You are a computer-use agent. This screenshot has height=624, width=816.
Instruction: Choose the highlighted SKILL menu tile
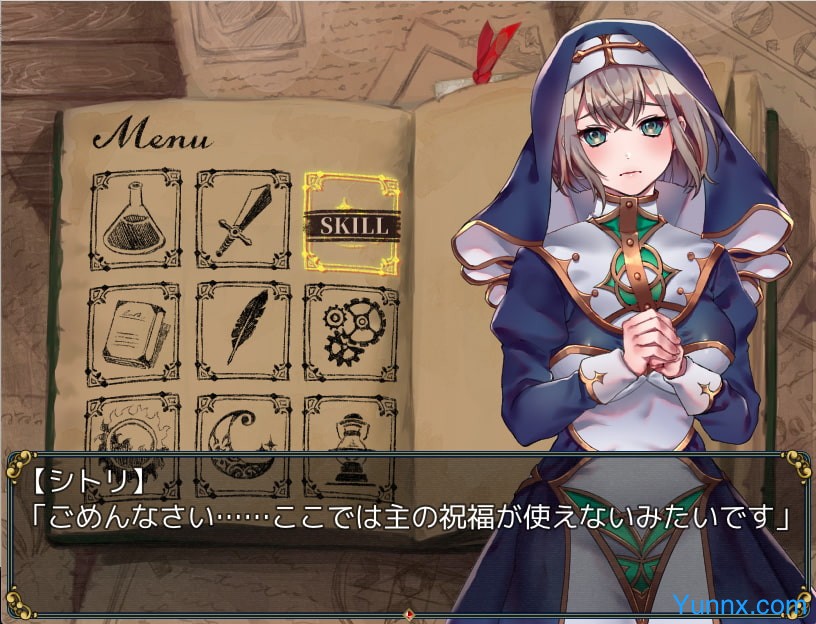352,223
